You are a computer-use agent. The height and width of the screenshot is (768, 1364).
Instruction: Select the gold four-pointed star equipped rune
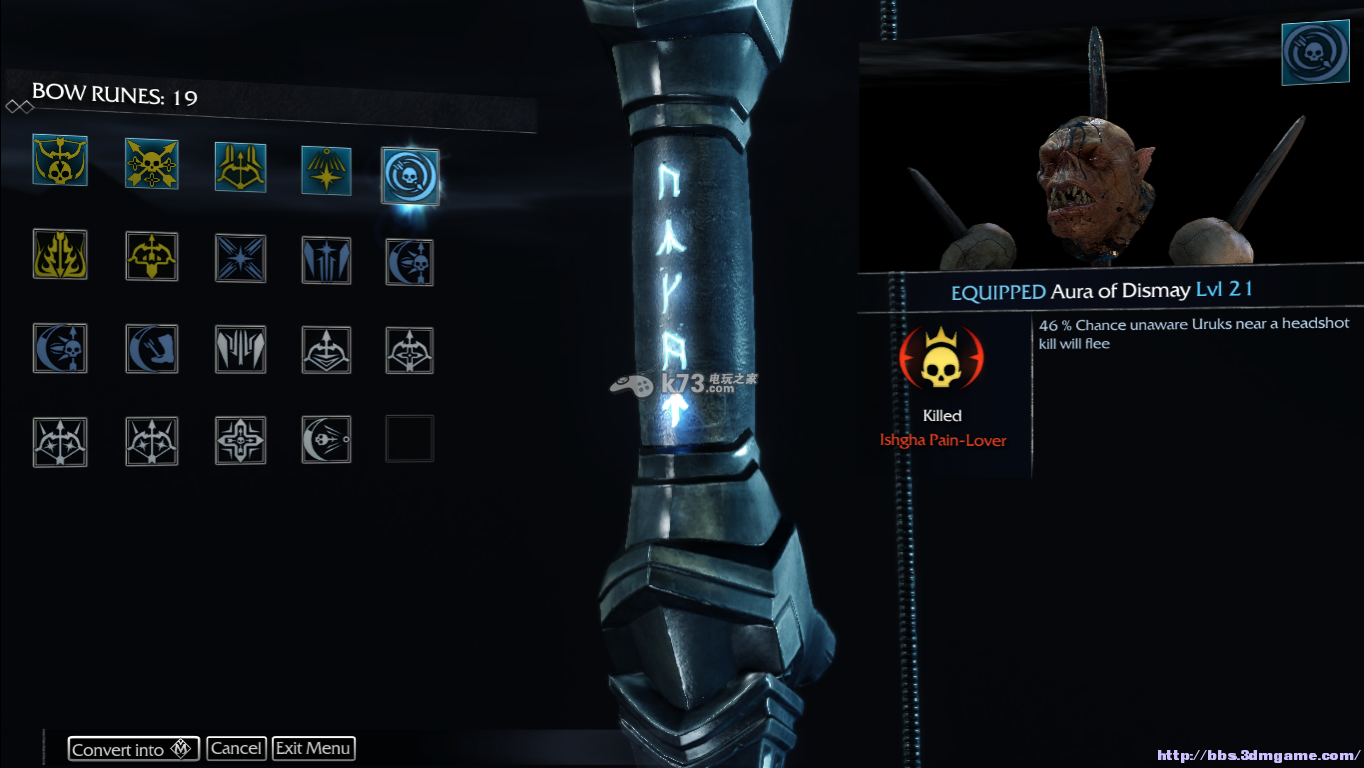click(326, 170)
